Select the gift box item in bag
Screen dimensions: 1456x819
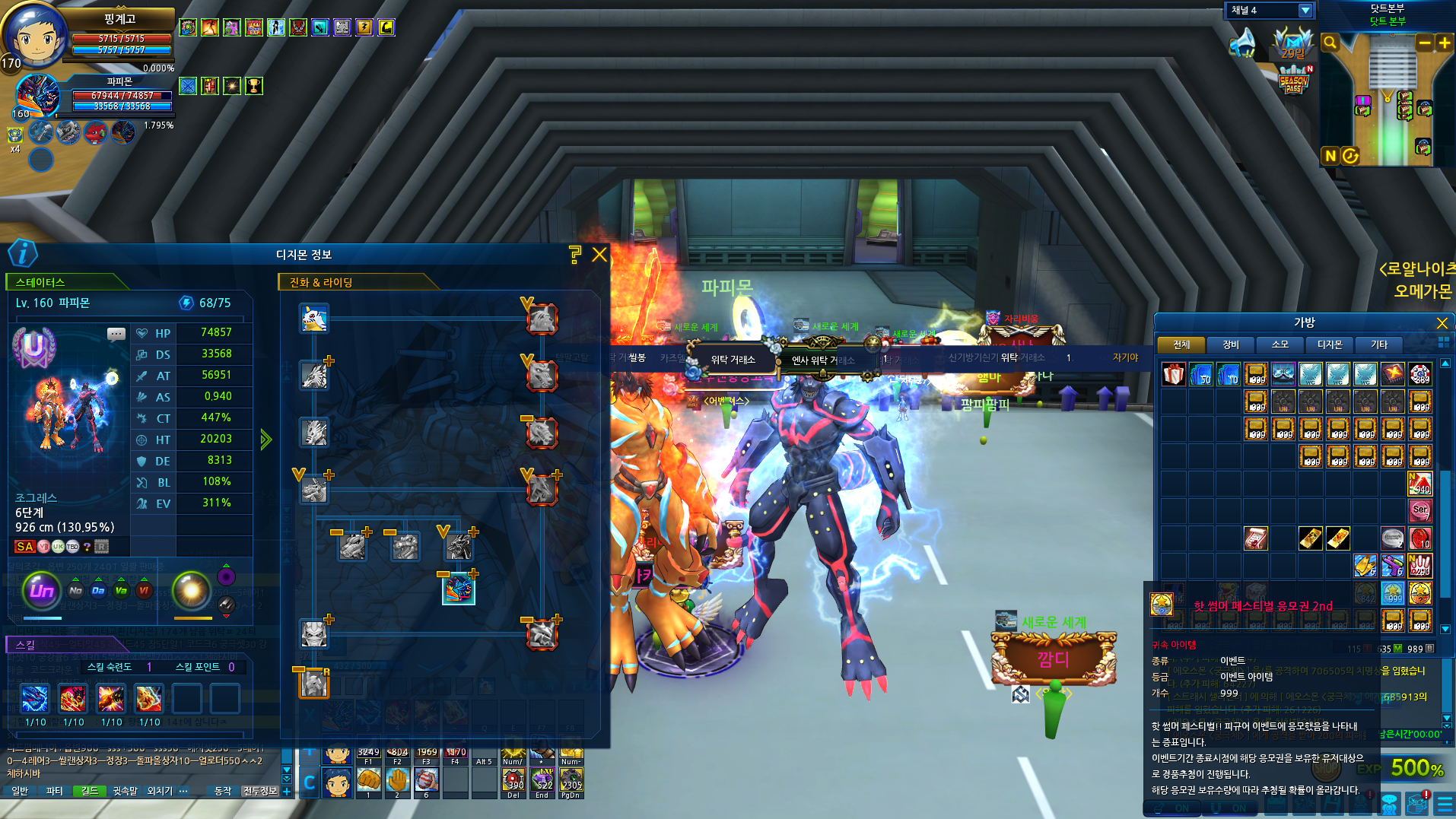click(x=1173, y=374)
